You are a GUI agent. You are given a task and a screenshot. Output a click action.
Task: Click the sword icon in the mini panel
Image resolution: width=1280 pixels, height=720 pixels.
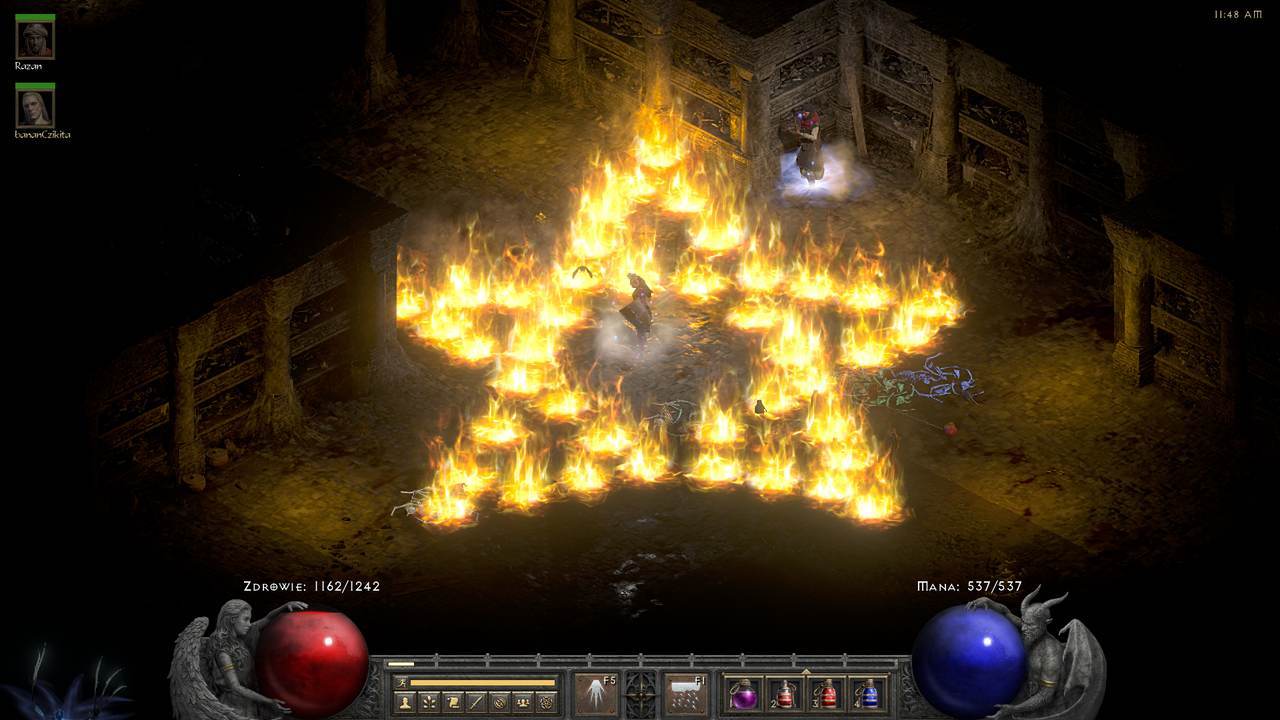pyautogui.click(x=476, y=702)
